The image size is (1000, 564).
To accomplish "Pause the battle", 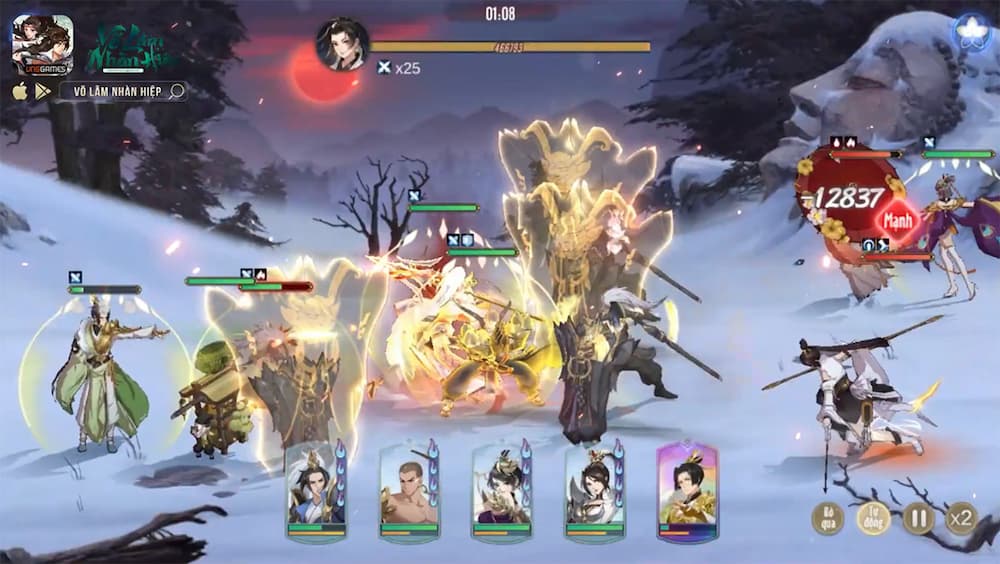I will (918, 518).
